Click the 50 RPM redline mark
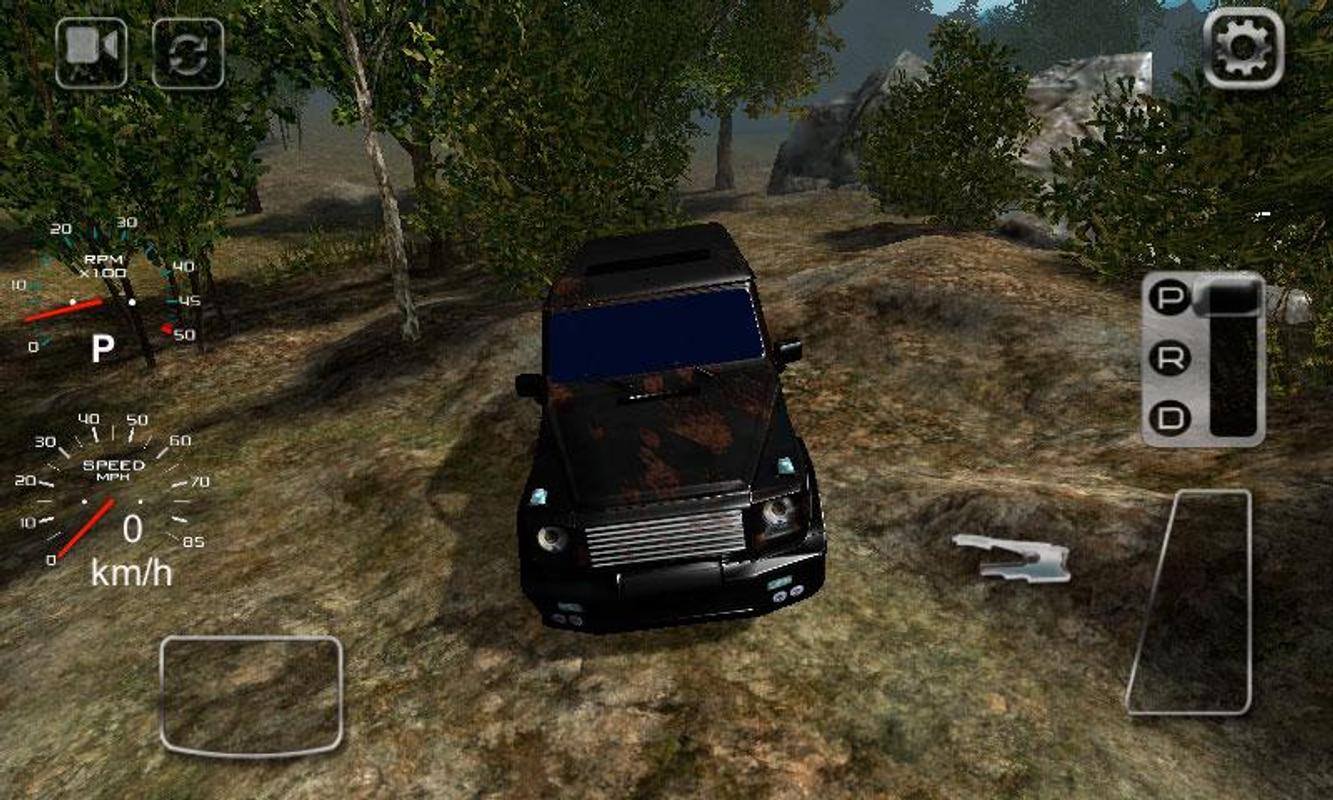 click(166, 331)
